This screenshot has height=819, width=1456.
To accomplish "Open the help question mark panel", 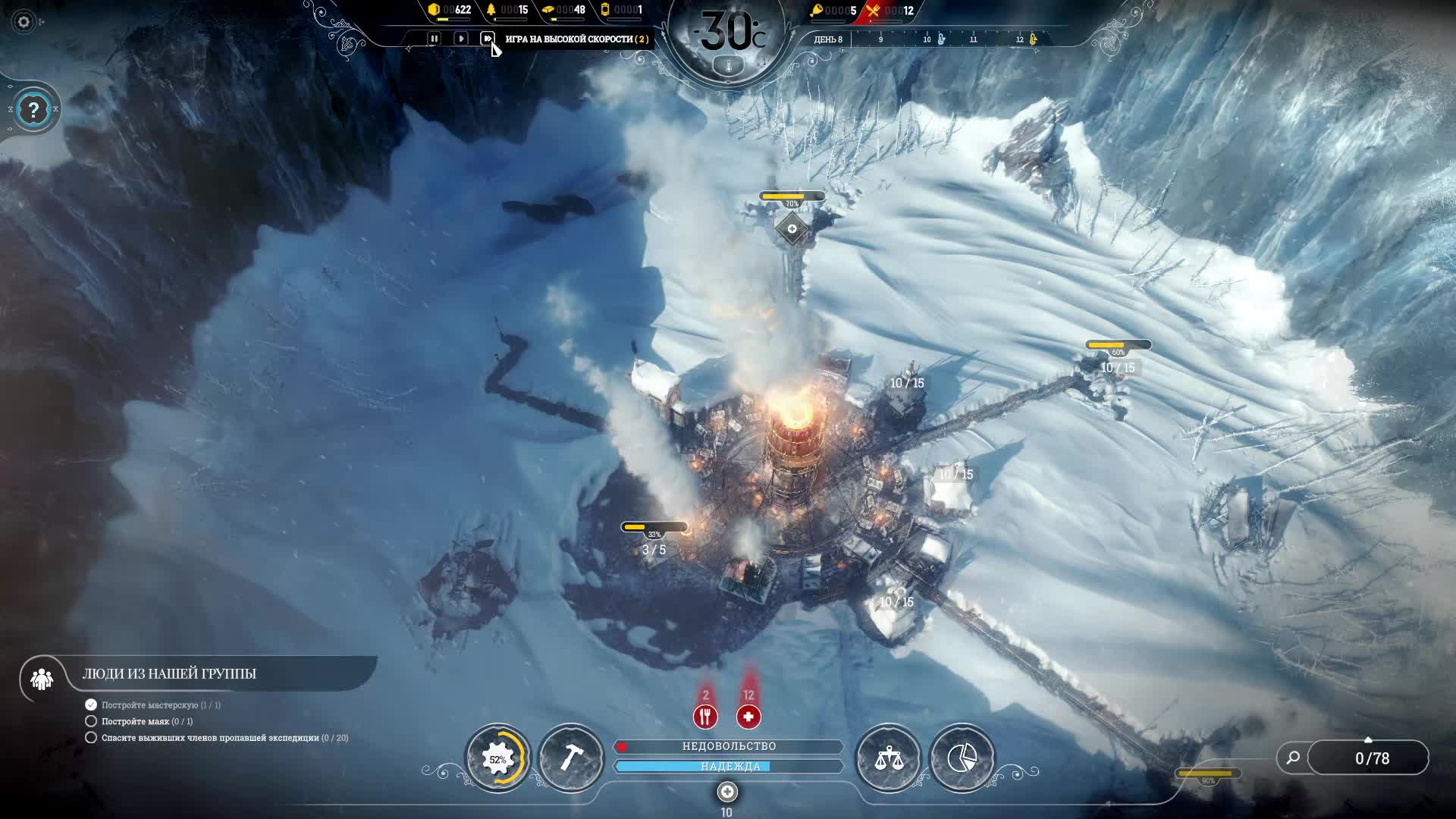I will 32,111.
